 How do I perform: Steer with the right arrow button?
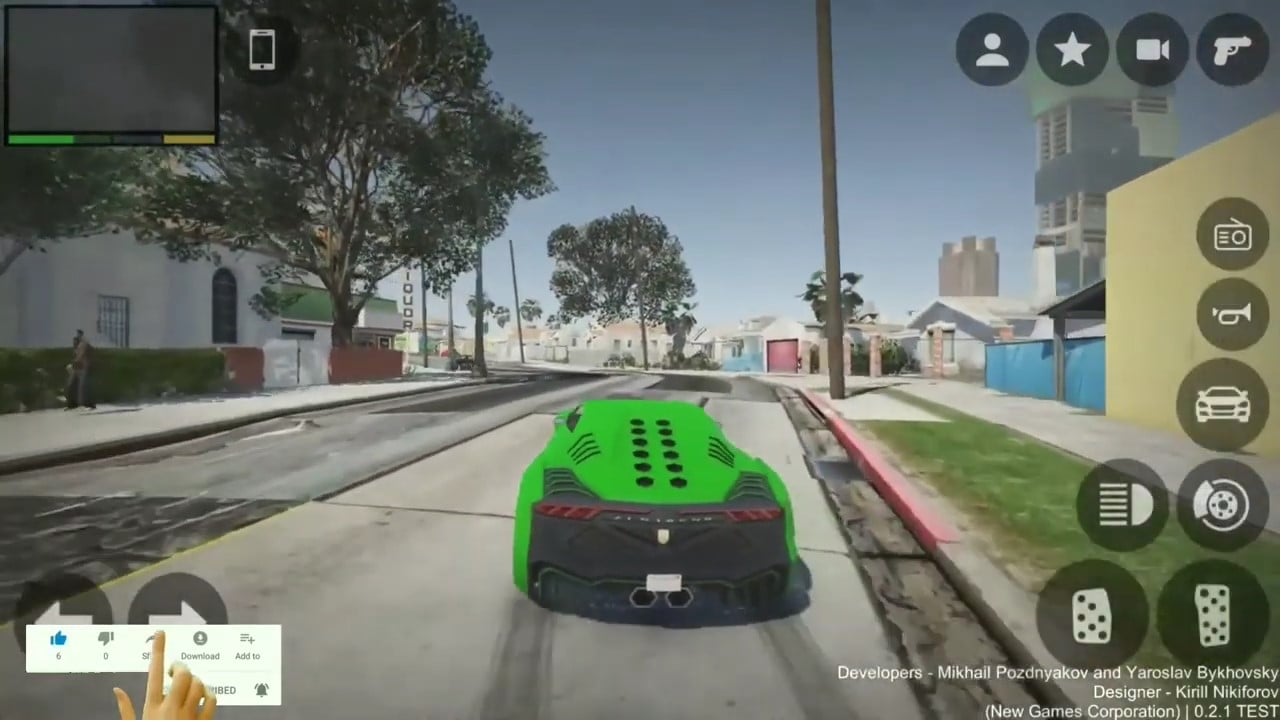tap(178, 606)
